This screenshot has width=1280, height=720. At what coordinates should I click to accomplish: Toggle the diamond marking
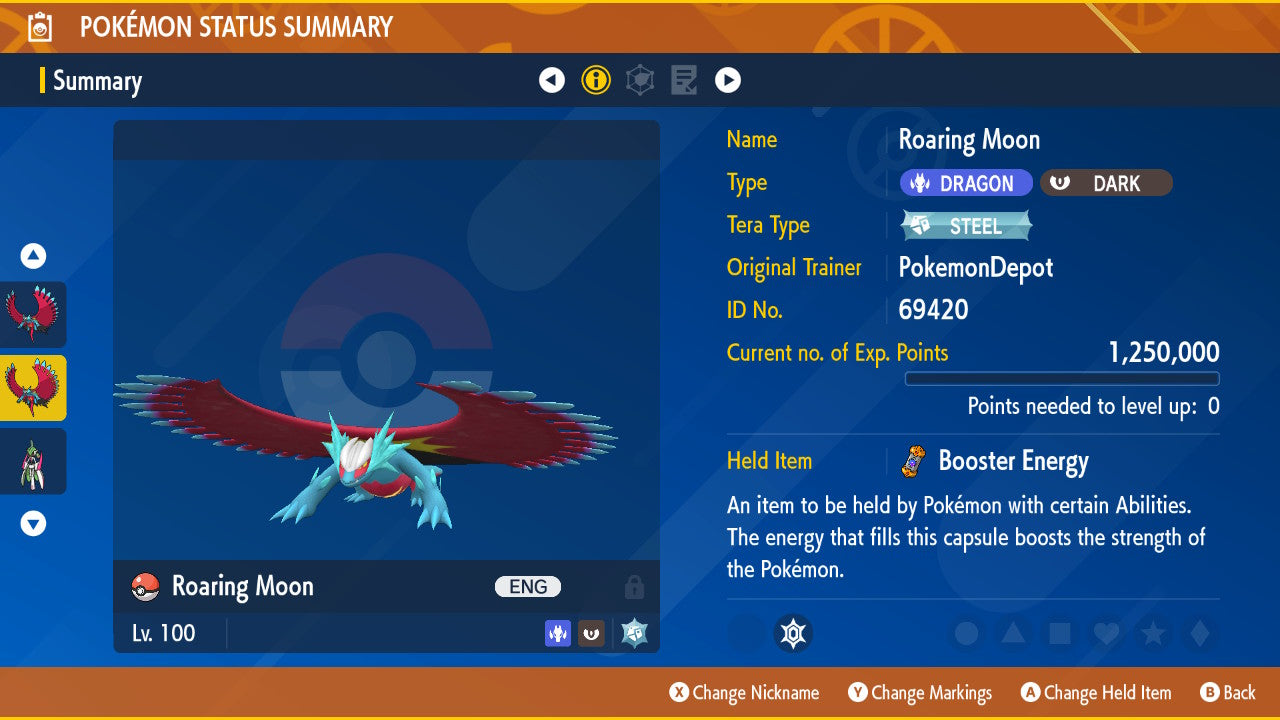coord(1197,634)
